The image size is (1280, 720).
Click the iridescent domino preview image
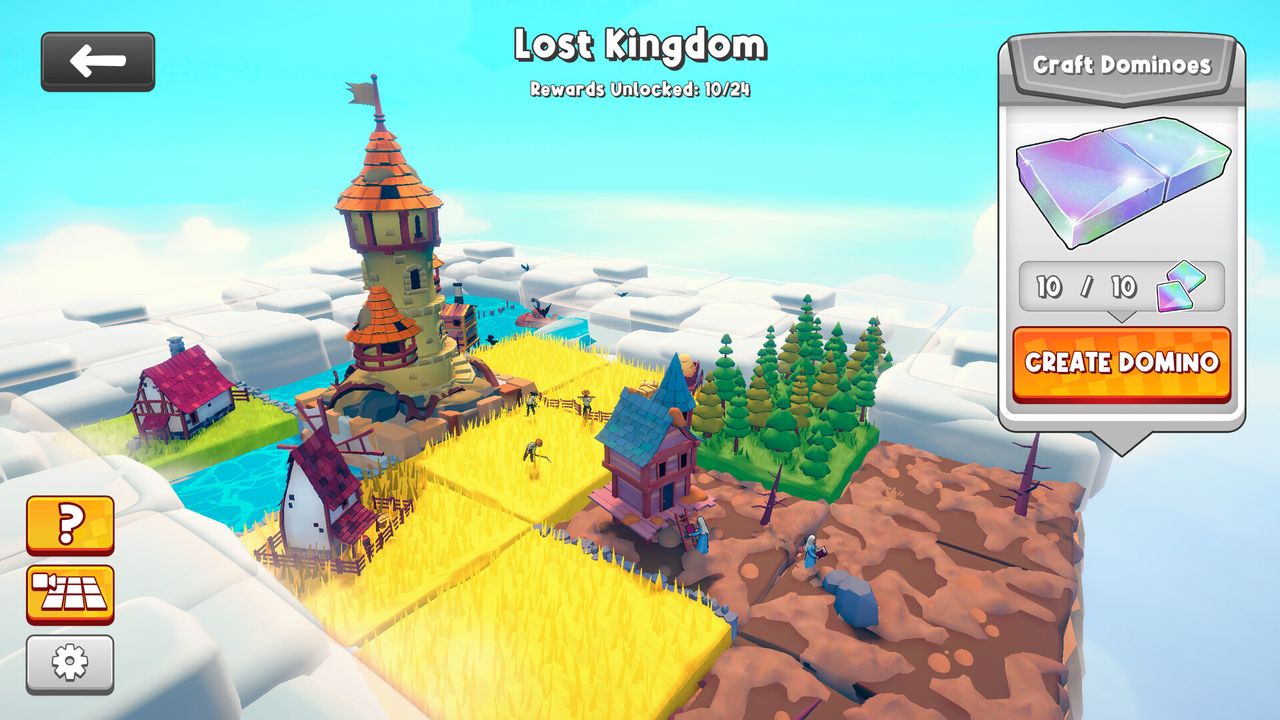1122,181
